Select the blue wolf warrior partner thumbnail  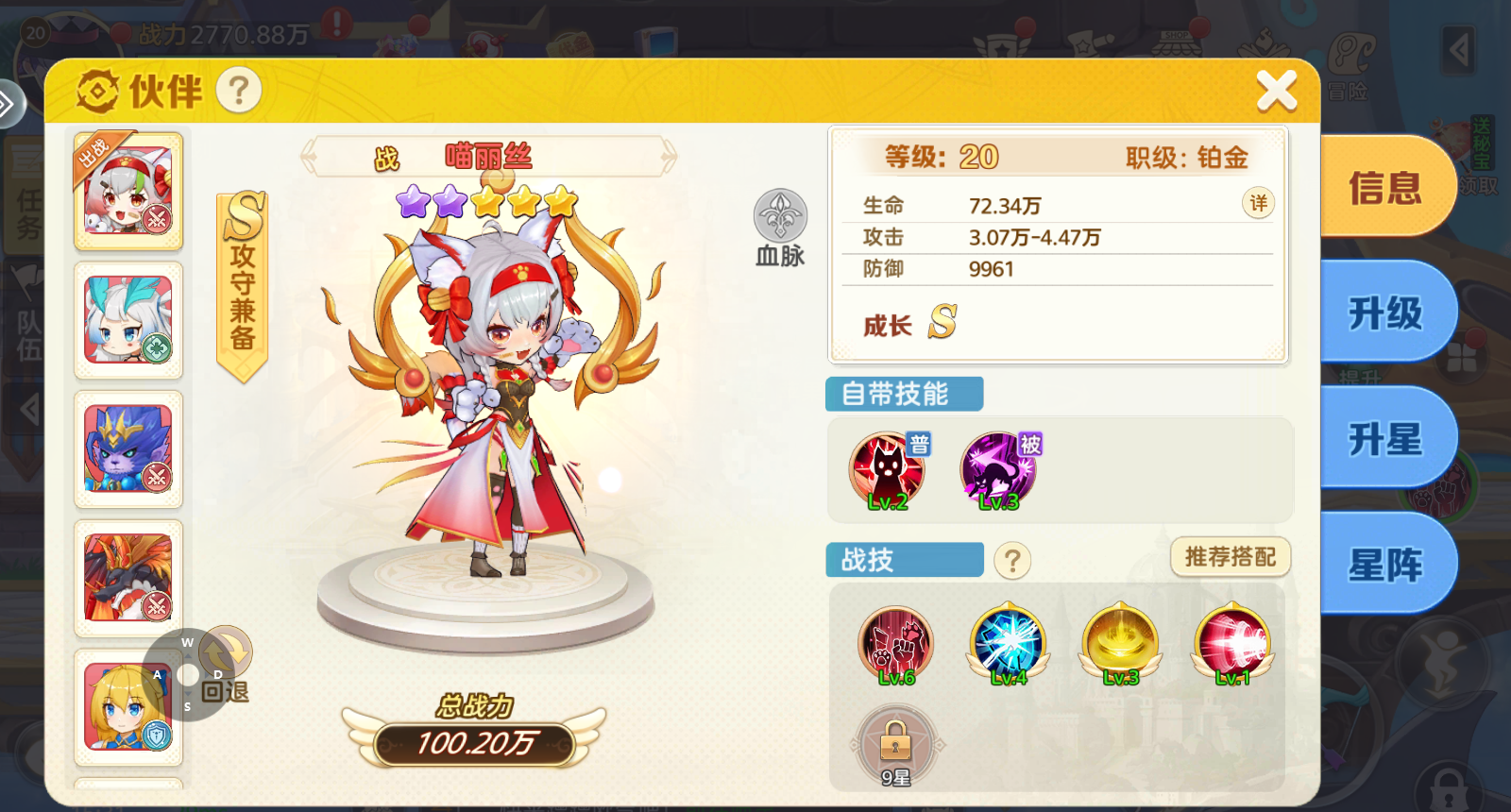tap(128, 450)
